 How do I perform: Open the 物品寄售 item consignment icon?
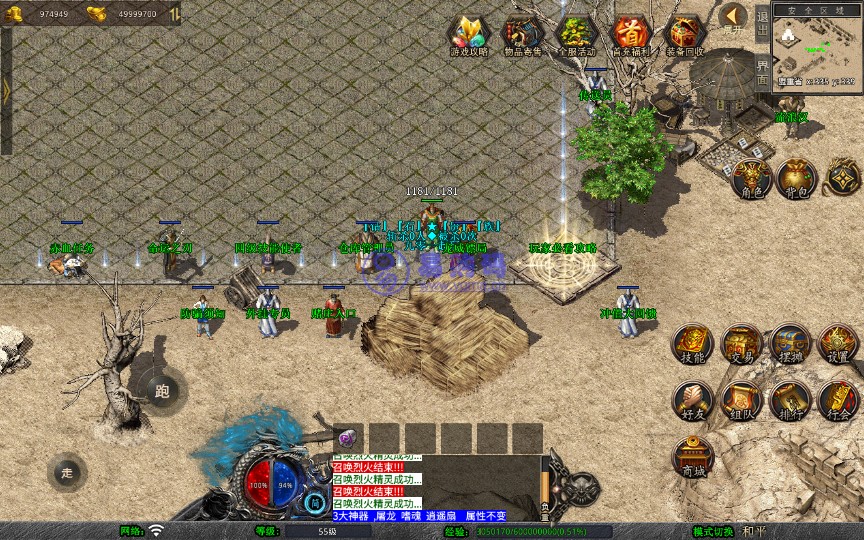pos(522,34)
